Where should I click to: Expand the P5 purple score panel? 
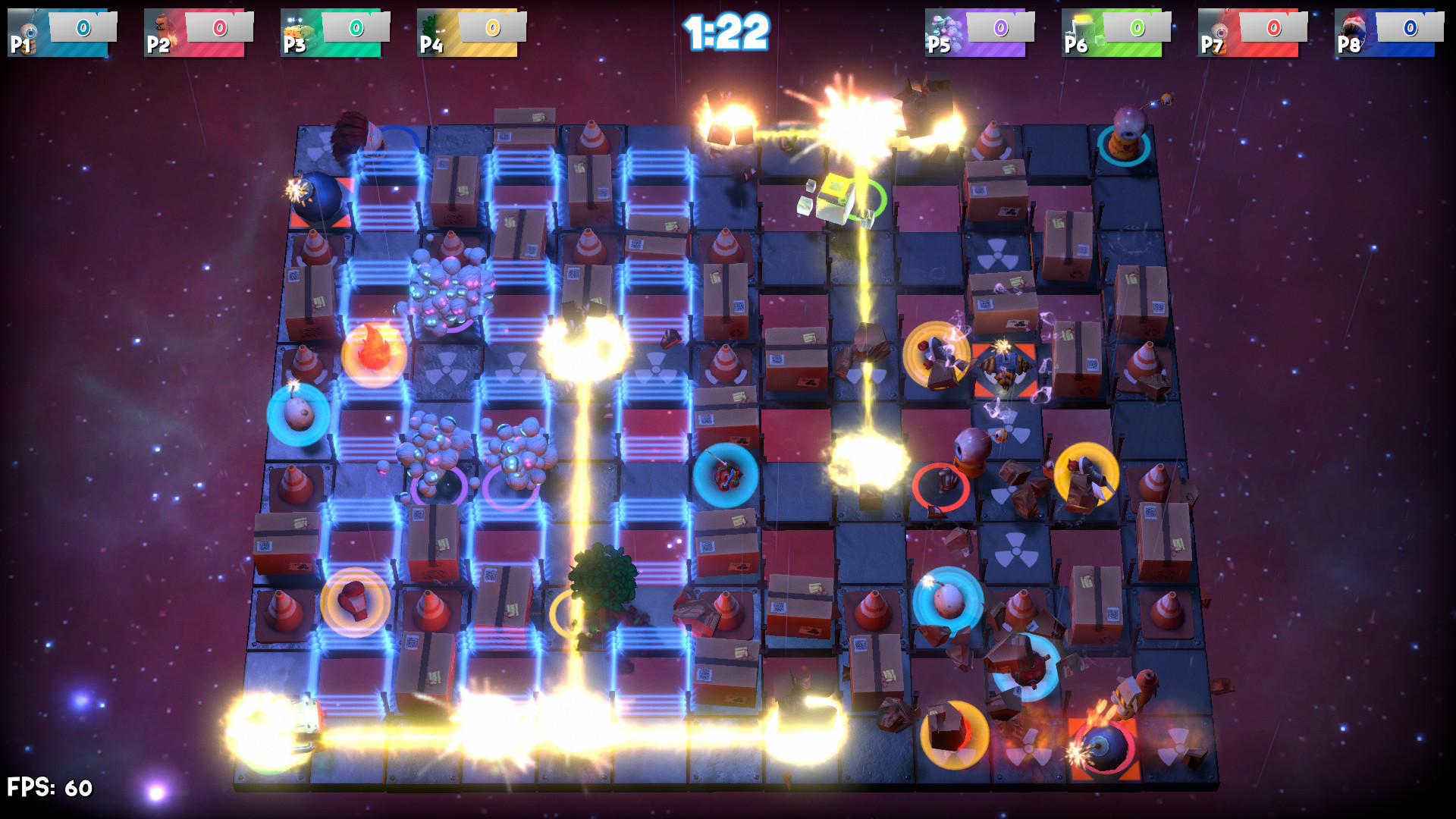point(1001,28)
